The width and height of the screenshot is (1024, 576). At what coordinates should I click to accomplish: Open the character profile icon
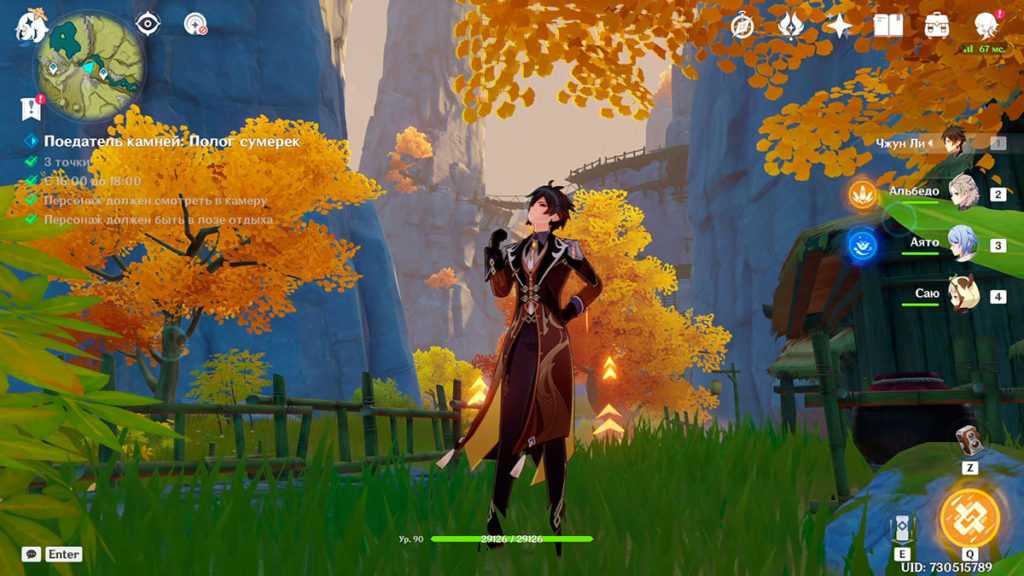pyautogui.click(x=986, y=26)
